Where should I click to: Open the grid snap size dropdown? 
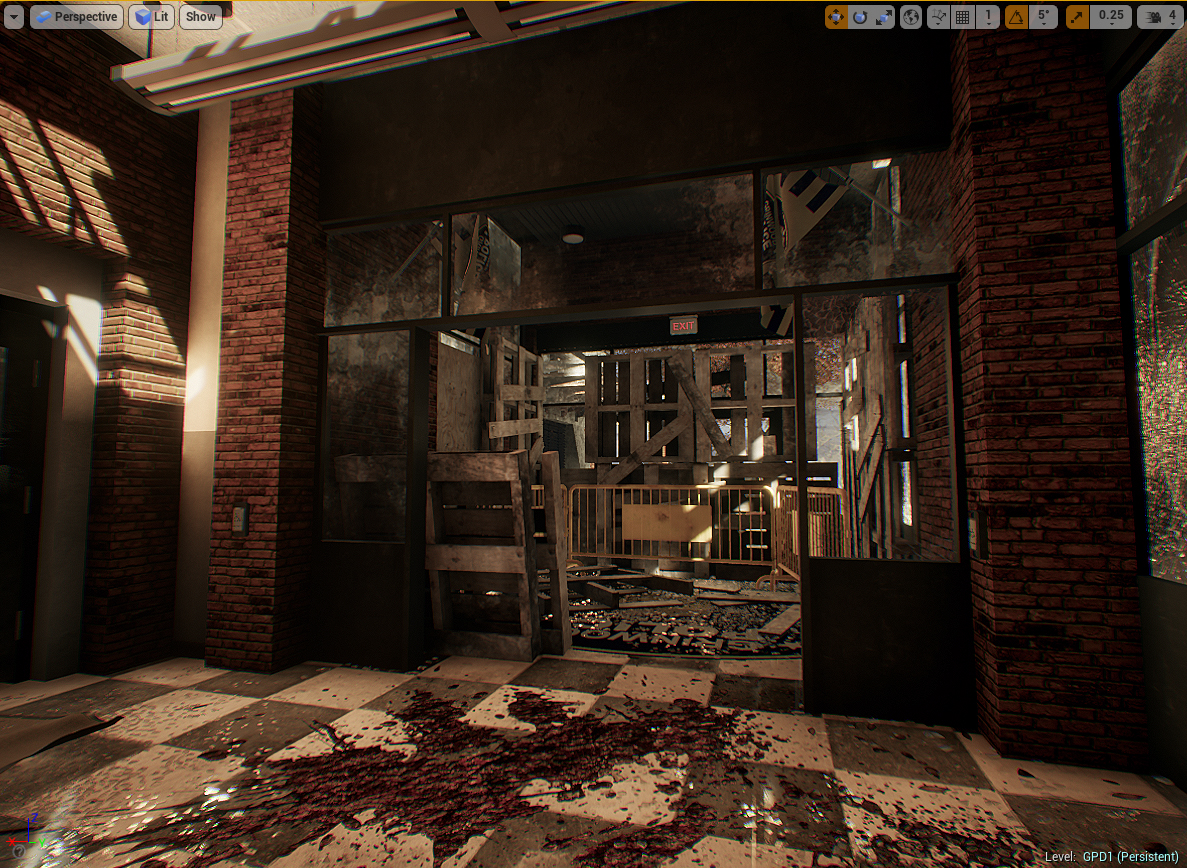pyautogui.click(x=988, y=16)
